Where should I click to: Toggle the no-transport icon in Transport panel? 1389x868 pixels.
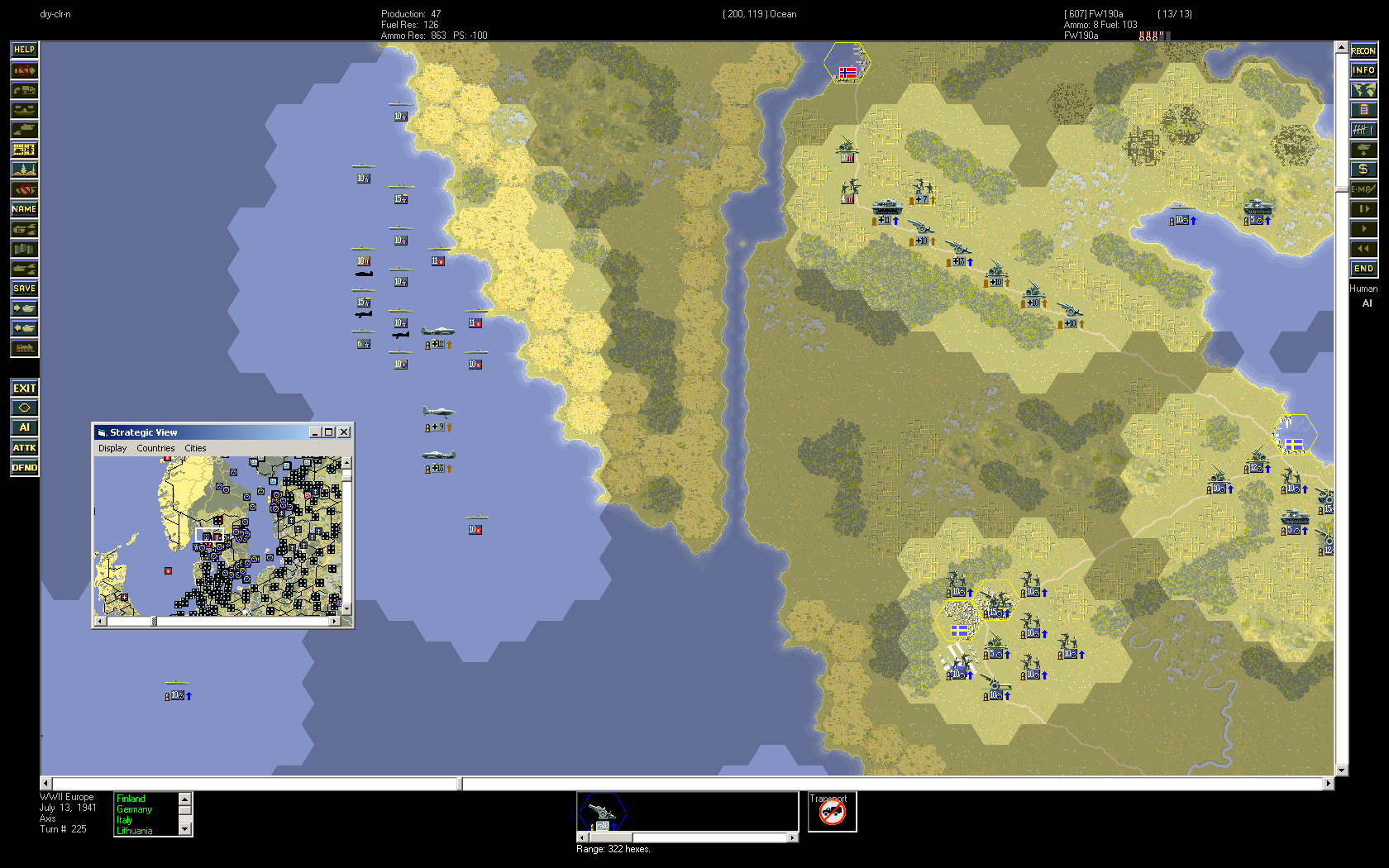(832, 813)
